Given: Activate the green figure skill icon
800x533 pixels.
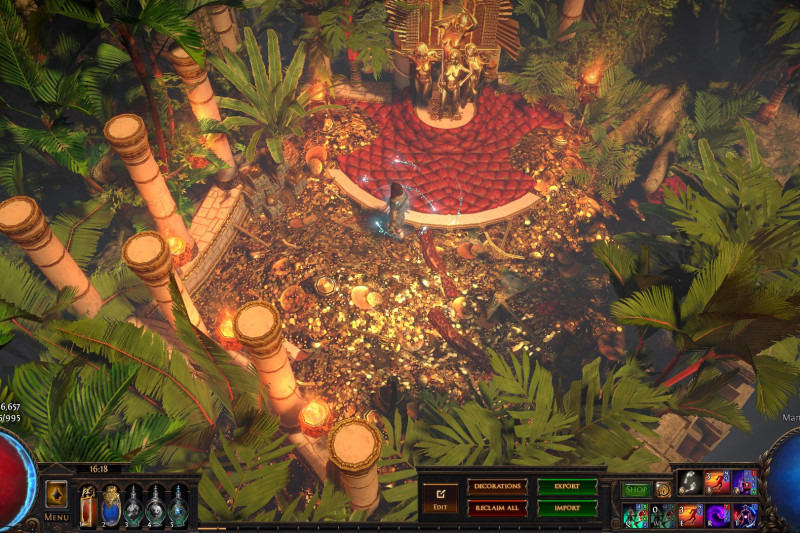Looking at the screenshot, I should 634,516.
